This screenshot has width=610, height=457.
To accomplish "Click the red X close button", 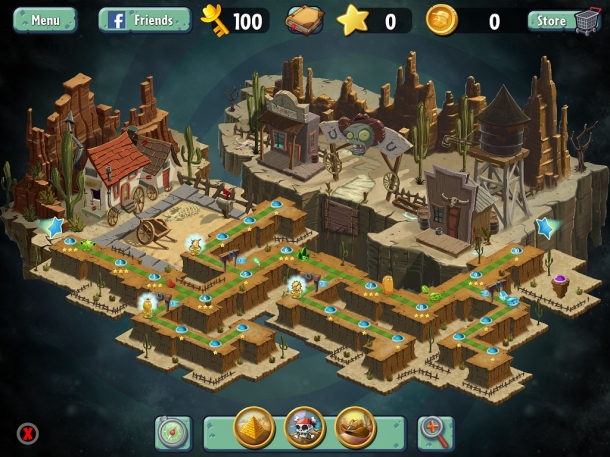I will 28,433.
